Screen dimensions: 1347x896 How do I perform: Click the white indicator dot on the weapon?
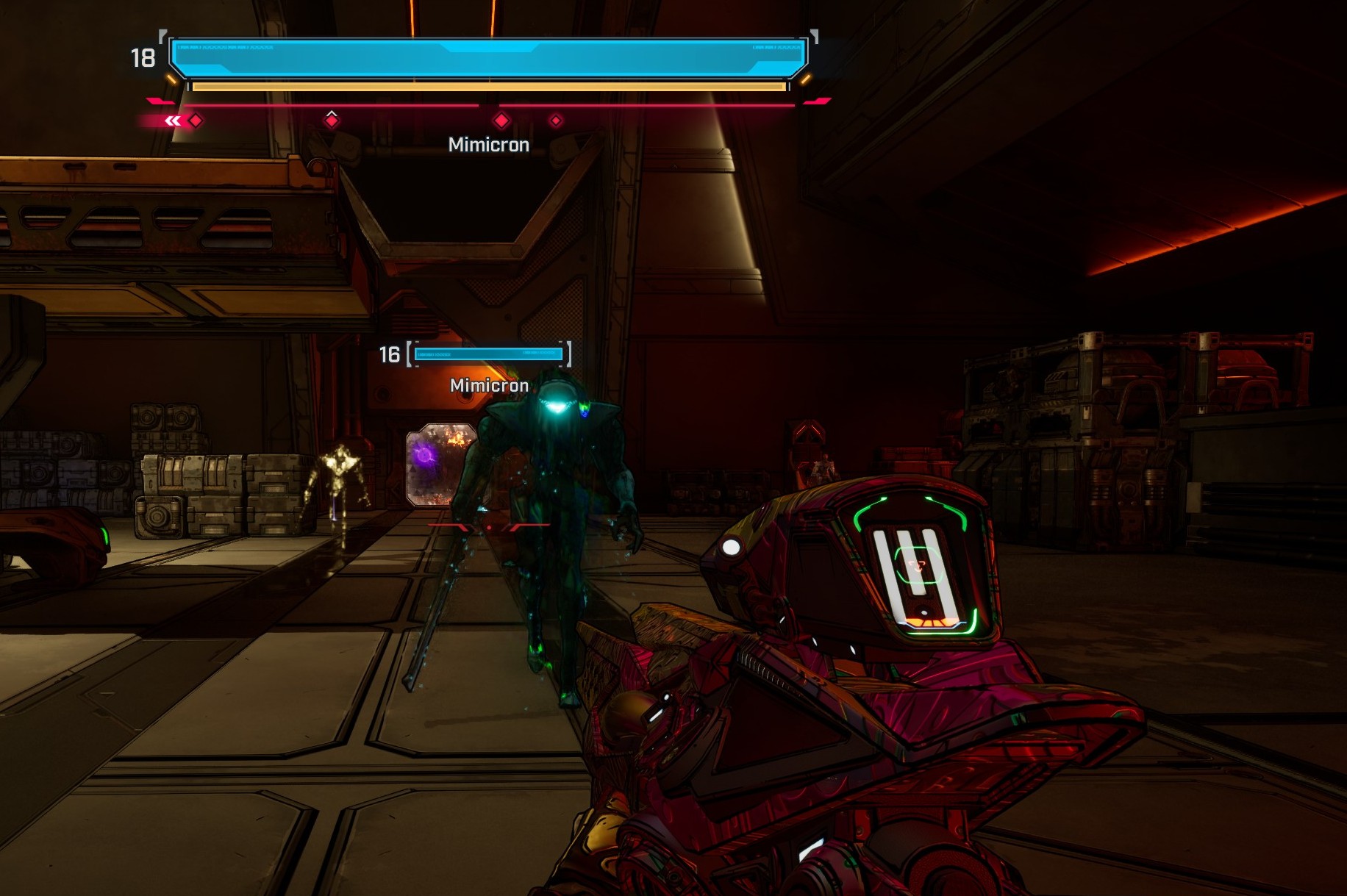731,546
